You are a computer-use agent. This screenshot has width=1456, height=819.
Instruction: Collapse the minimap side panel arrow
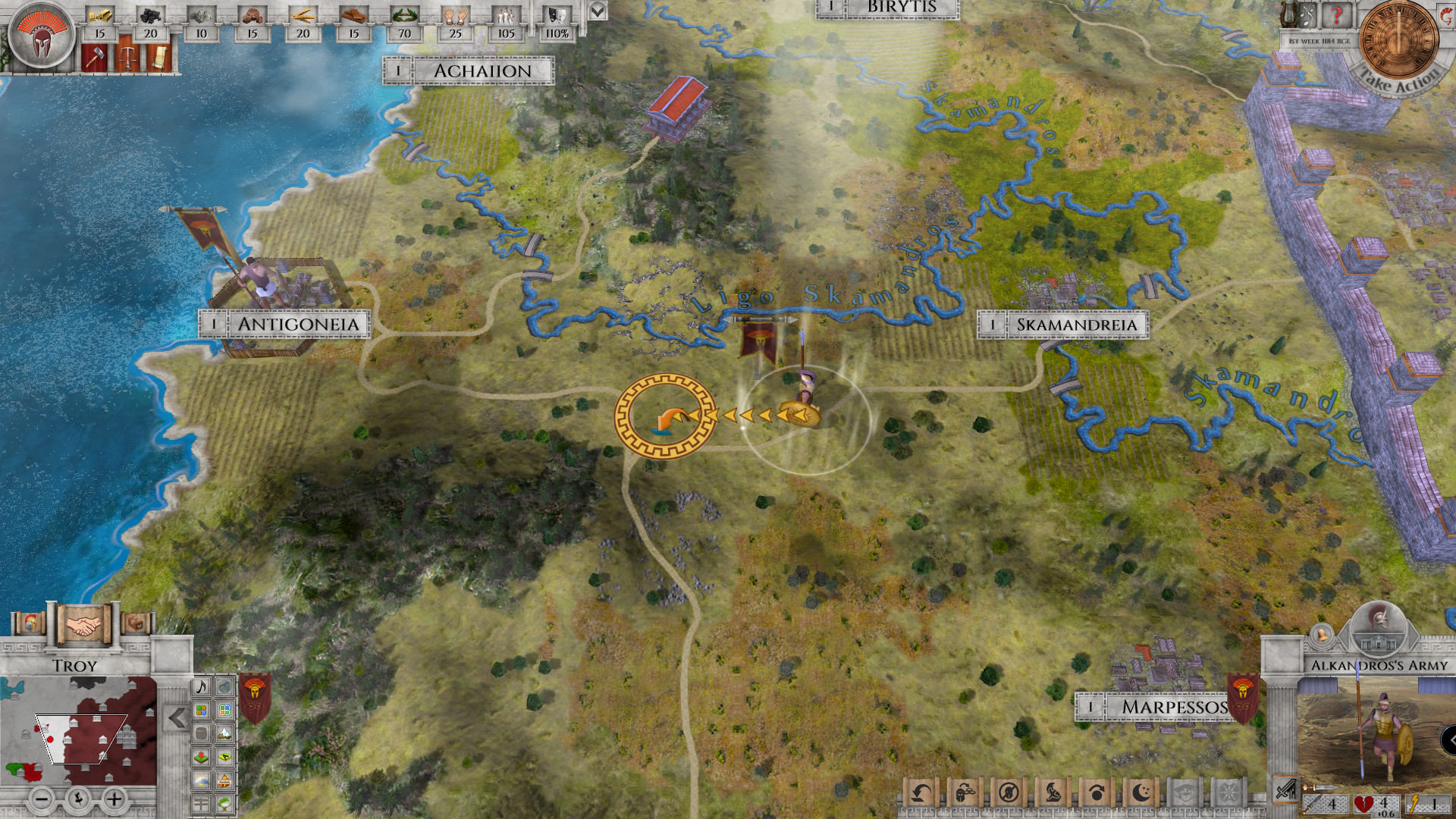click(177, 717)
